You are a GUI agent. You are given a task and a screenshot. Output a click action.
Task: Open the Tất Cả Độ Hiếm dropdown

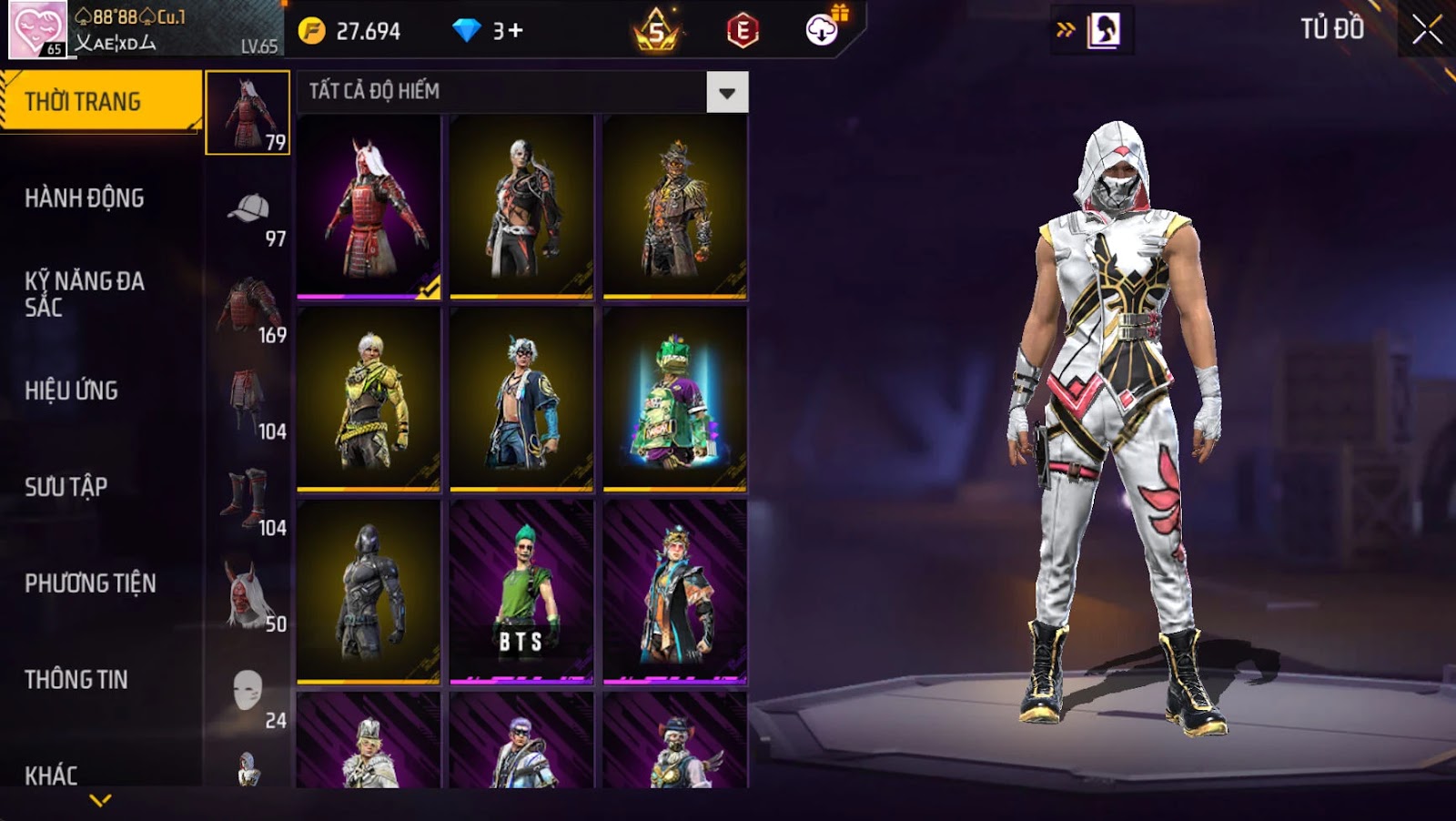click(x=726, y=92)
